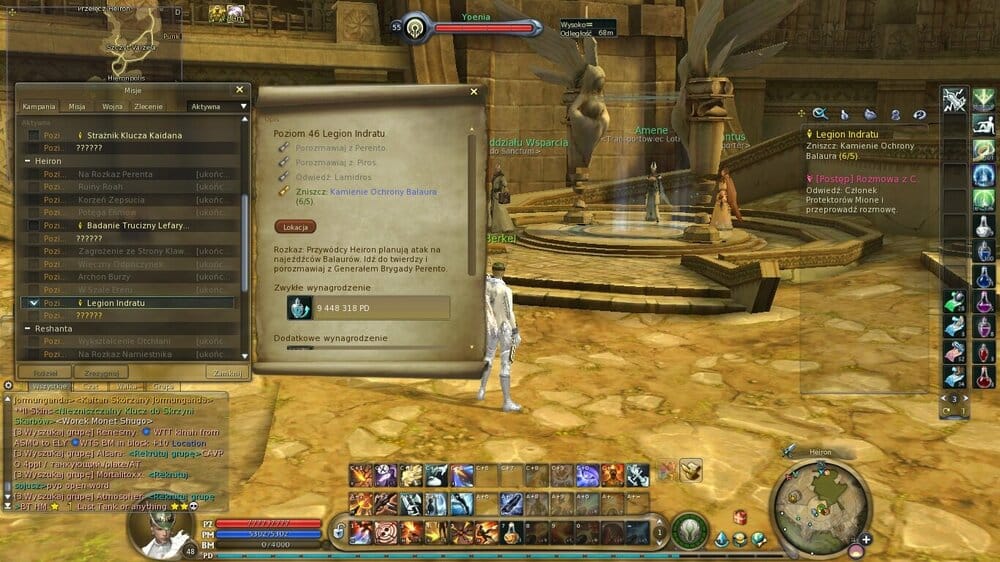Close the Misje quest list window
1000x562 pixels.
coord(239,89)
